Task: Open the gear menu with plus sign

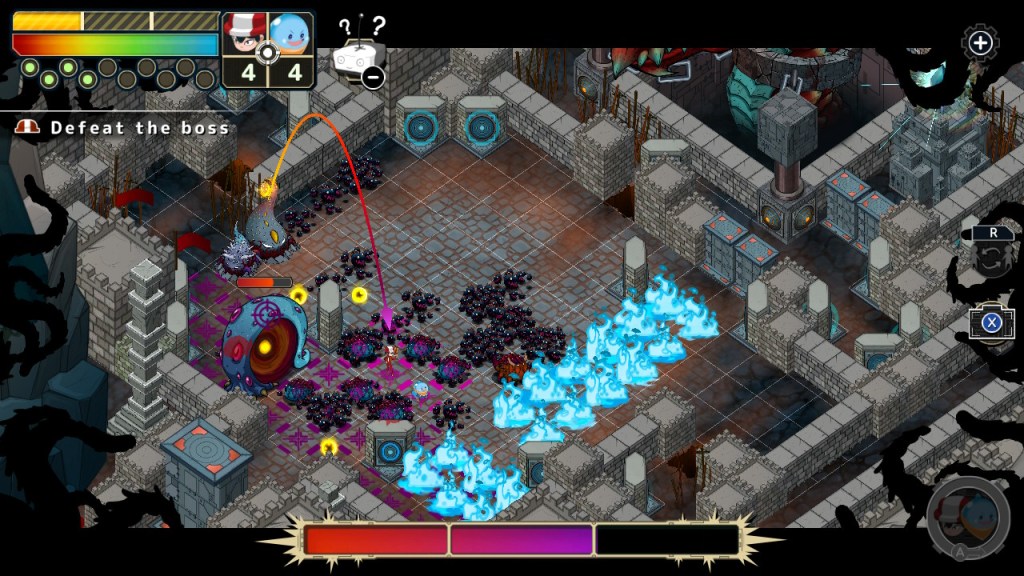Action: 980,43
